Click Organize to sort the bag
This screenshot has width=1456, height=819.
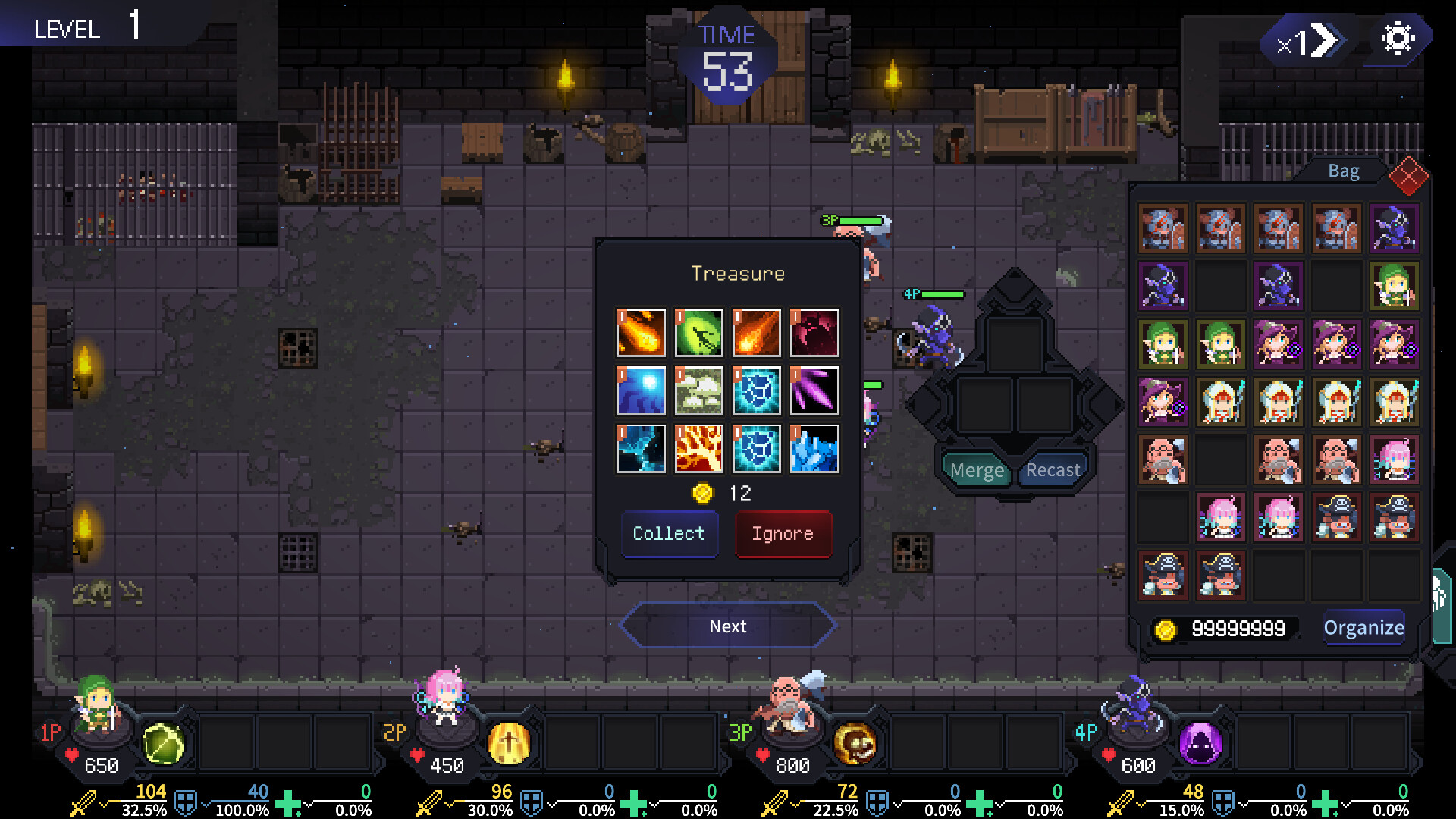(1363, 628)
